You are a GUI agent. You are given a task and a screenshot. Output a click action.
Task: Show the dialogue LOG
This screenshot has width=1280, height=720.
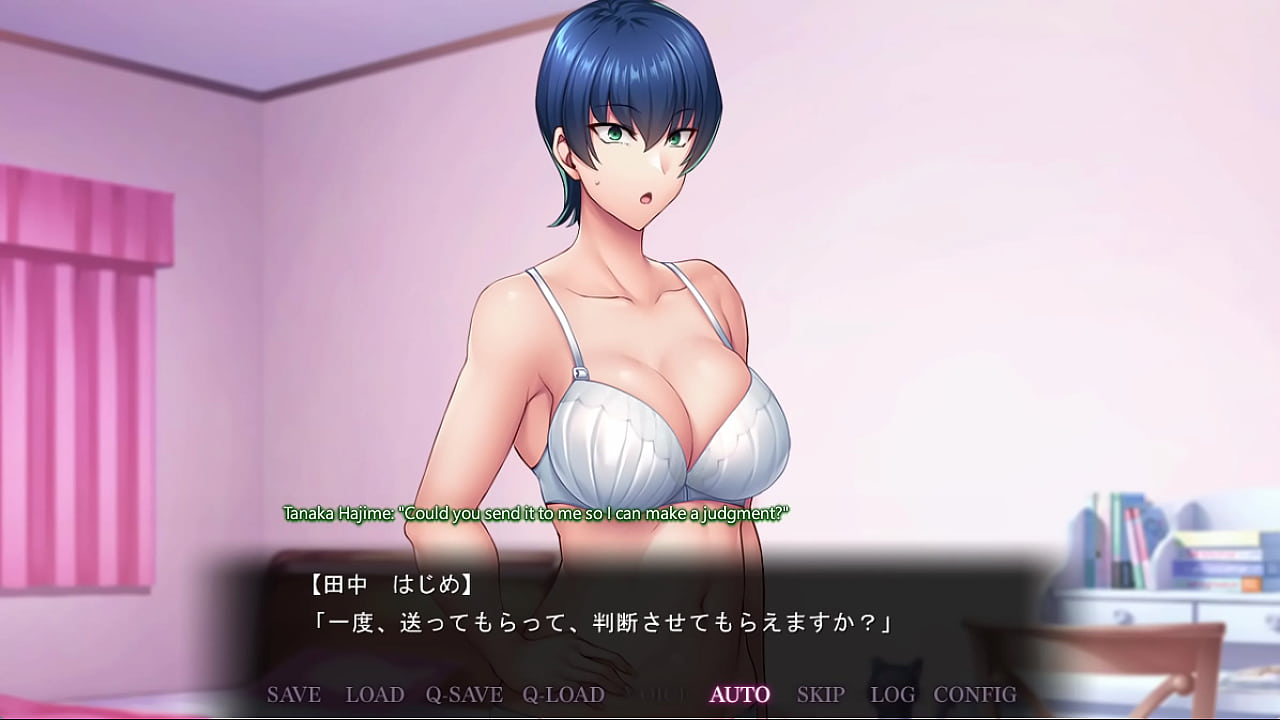tap(893, 694)
